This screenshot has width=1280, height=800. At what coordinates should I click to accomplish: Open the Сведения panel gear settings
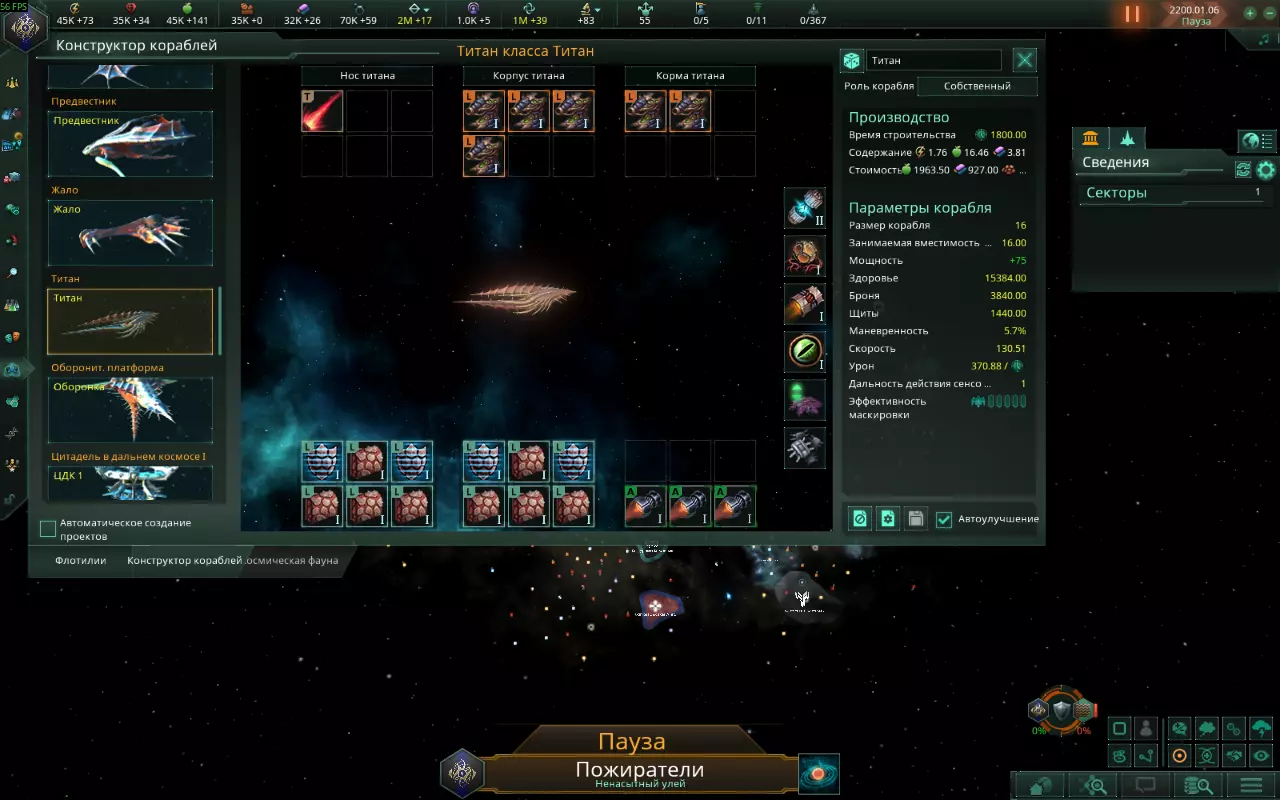[1266, 170]
